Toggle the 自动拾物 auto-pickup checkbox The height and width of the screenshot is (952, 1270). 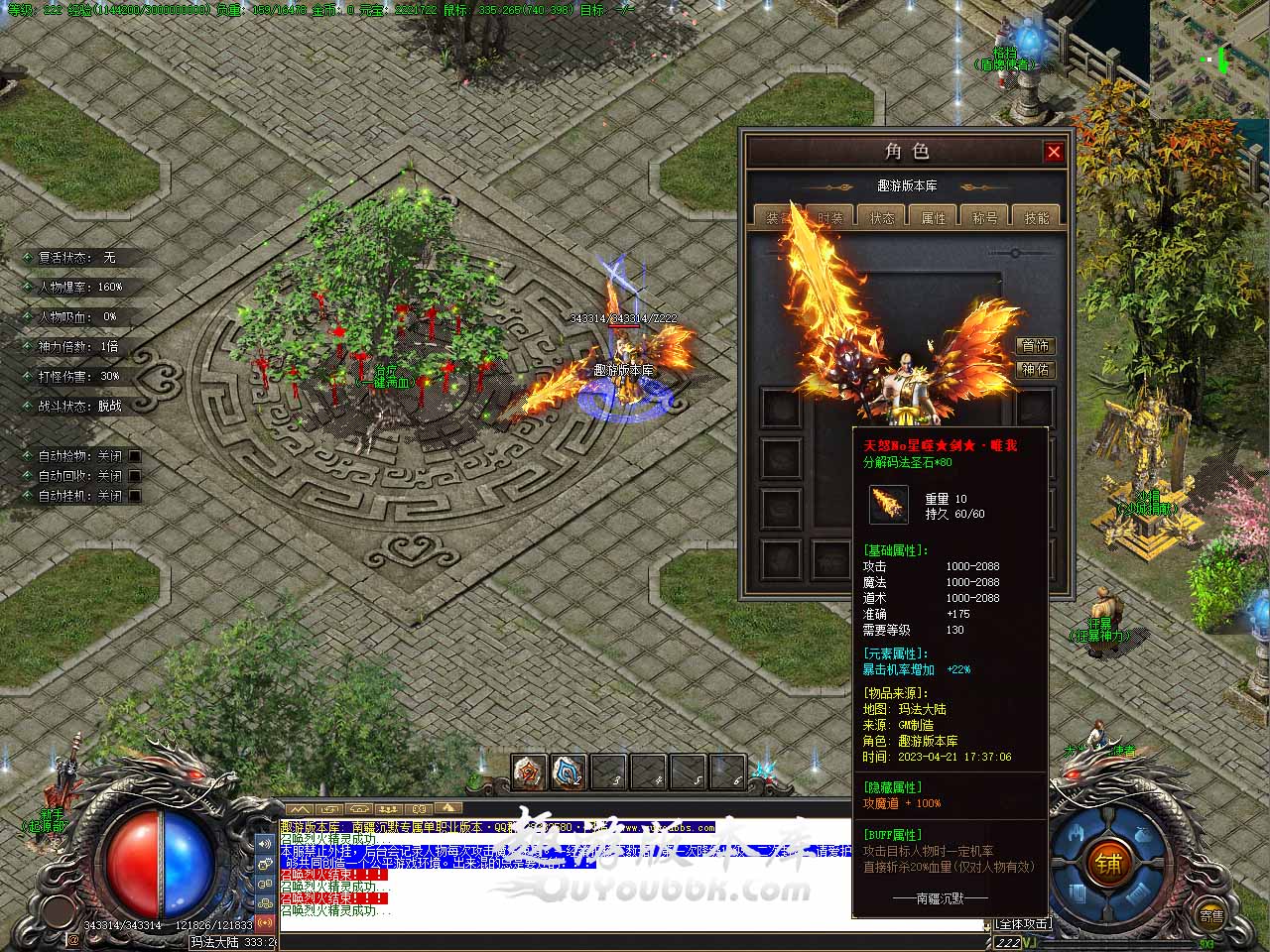coord(135,456)
